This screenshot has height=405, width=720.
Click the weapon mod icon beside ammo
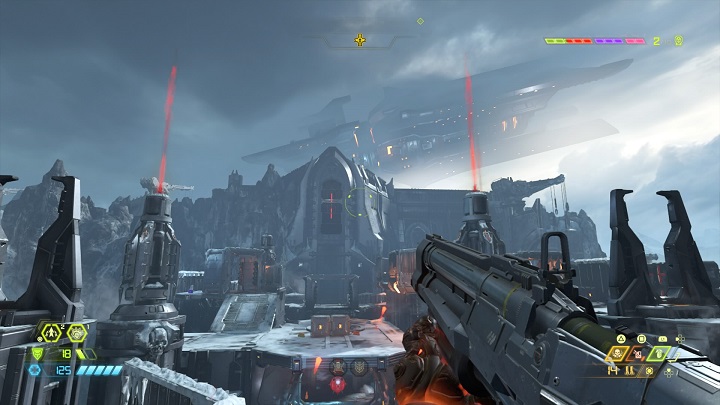pos(651,371)
